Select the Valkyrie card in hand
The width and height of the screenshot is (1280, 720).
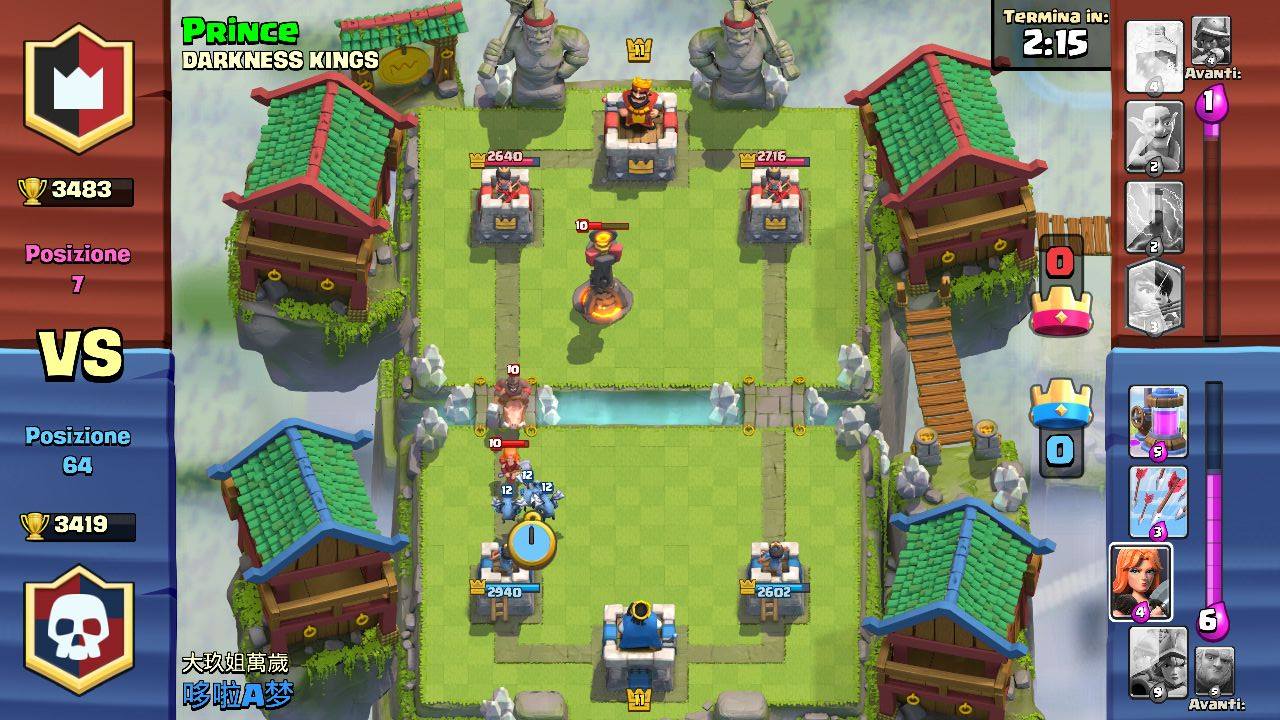1146,580
